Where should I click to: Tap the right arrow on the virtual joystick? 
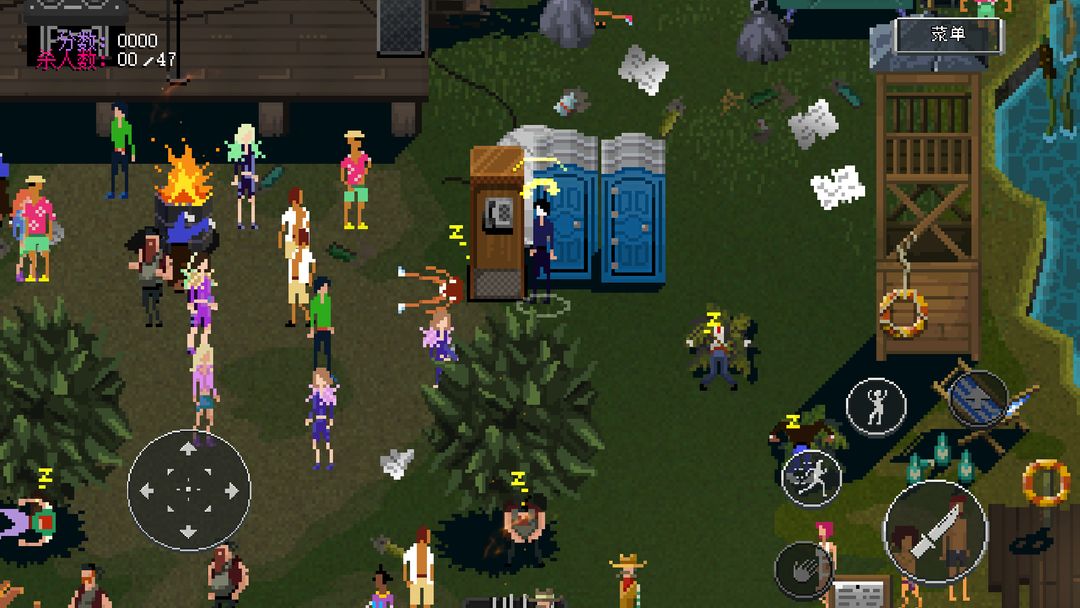pos(231,490)
